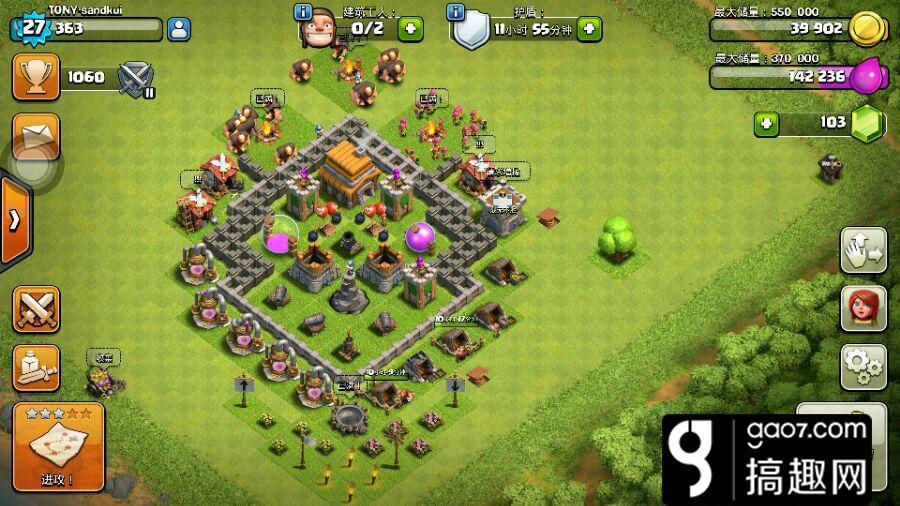Open the gears settings menu
Image resolution: width=900 pixels, height=506 pixels.
click(864, 366)
